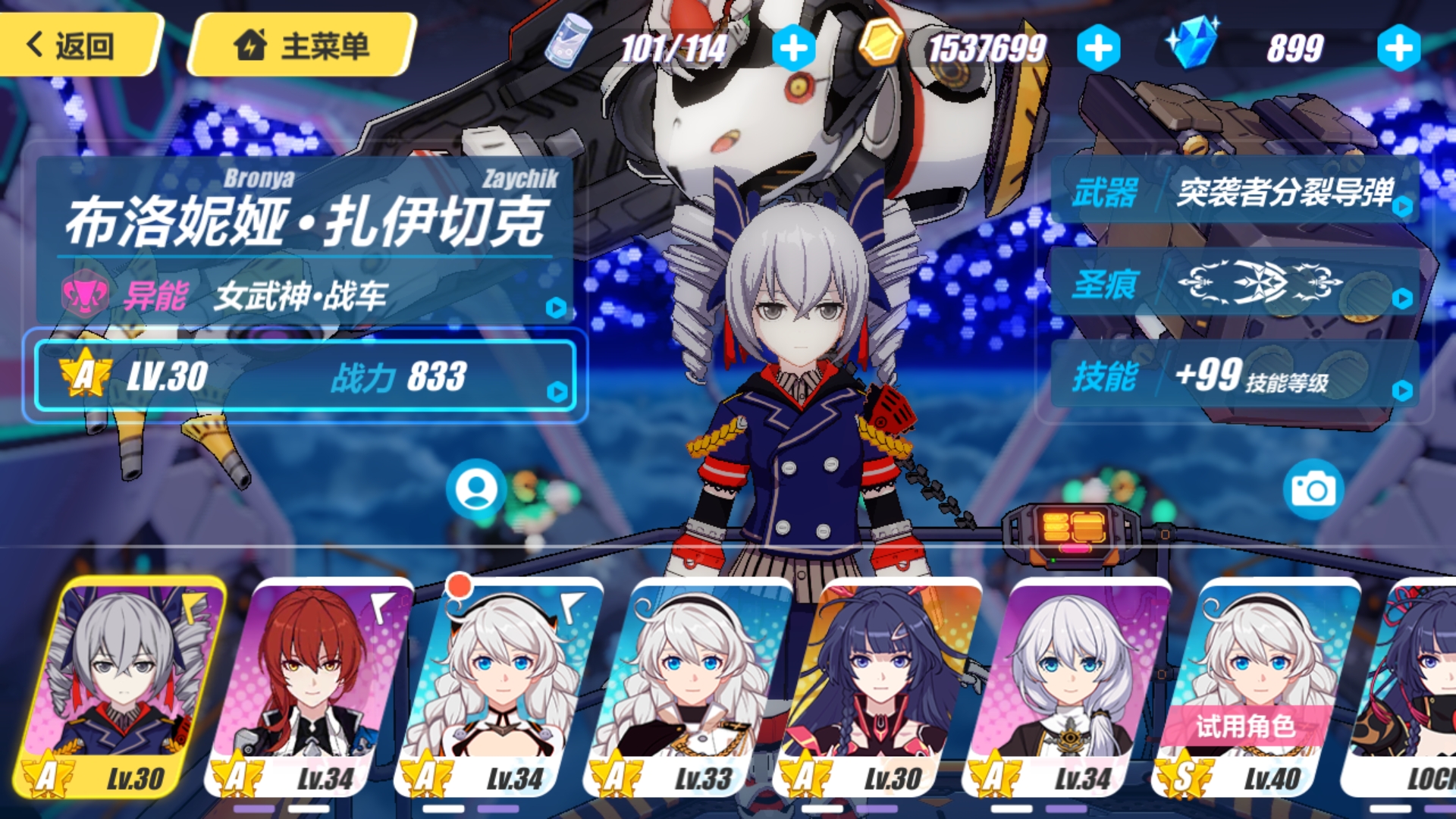1456x819 pixels.
Task: Expand the 女武神·战车 type details arrow
Action: 557,306
